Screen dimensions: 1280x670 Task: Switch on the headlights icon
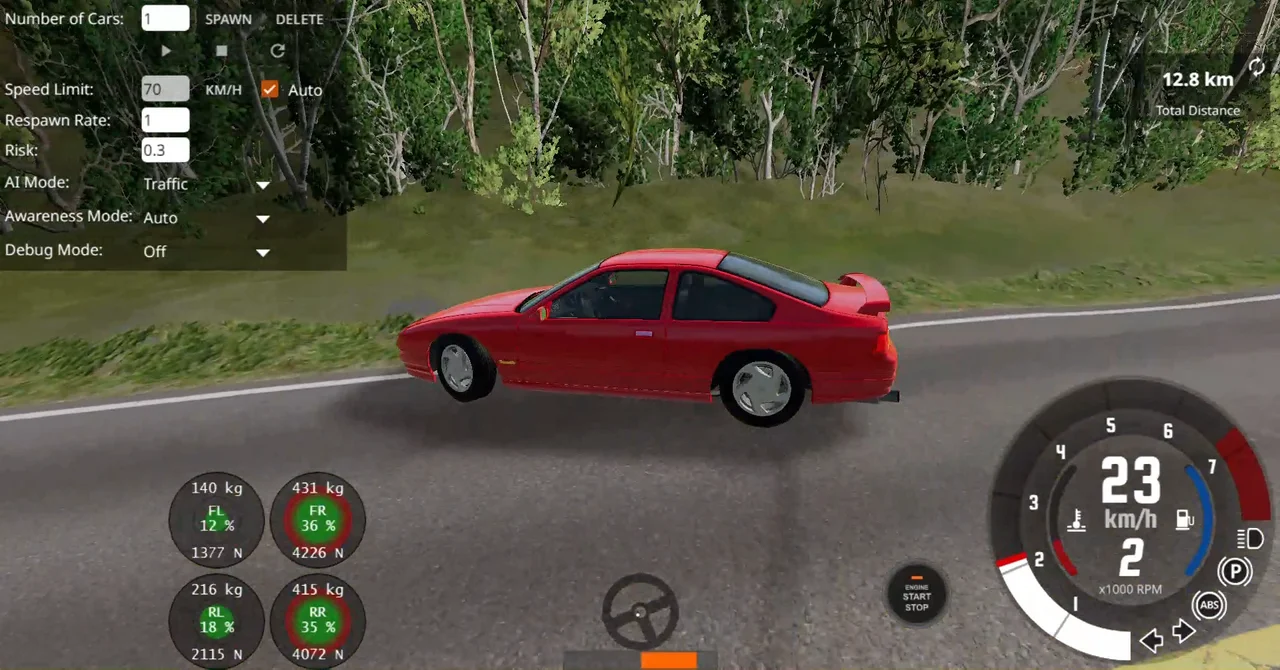(x=1250, y=539)
